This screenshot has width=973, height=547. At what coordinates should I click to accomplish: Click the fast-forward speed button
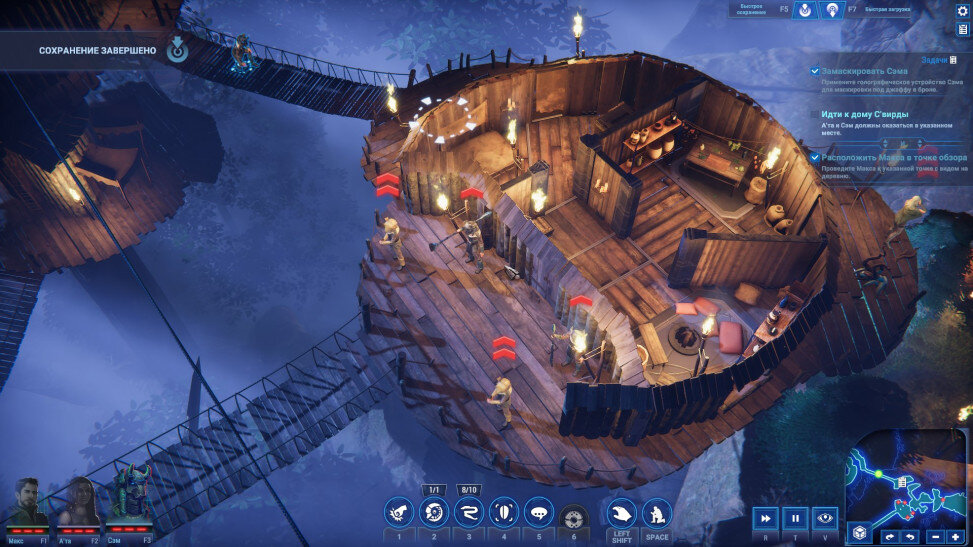coord(765,518)
